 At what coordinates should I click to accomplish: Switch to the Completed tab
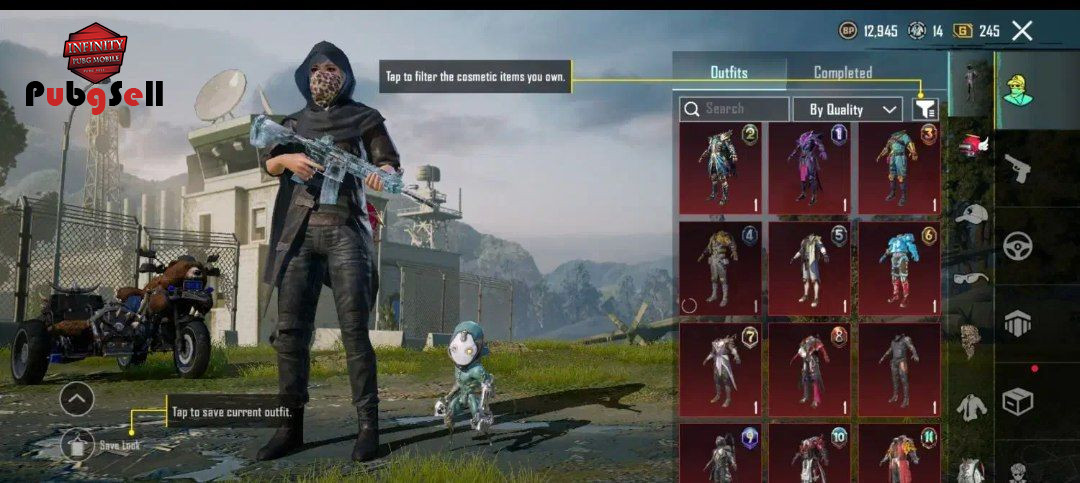click(842, 73)
